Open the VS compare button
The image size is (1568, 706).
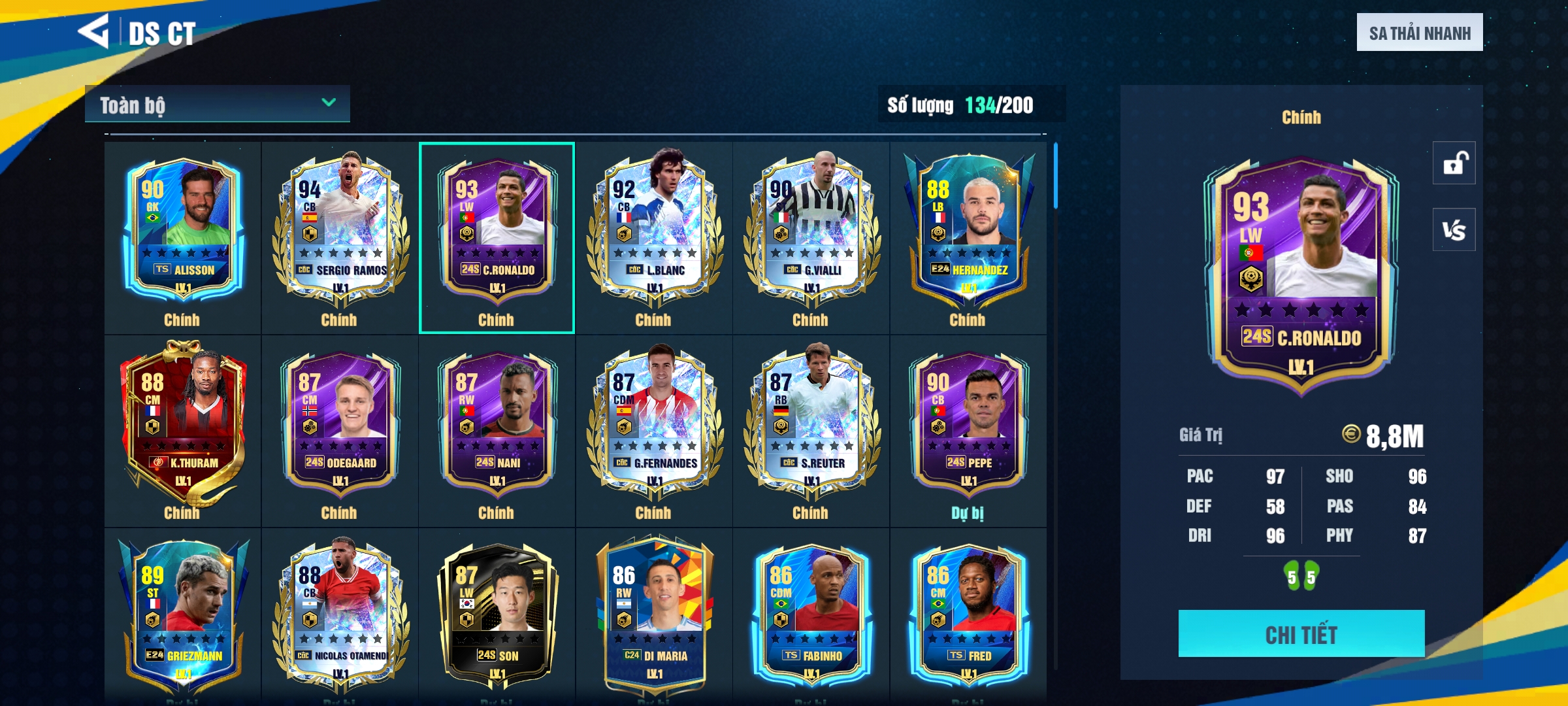coord(1454,229)
